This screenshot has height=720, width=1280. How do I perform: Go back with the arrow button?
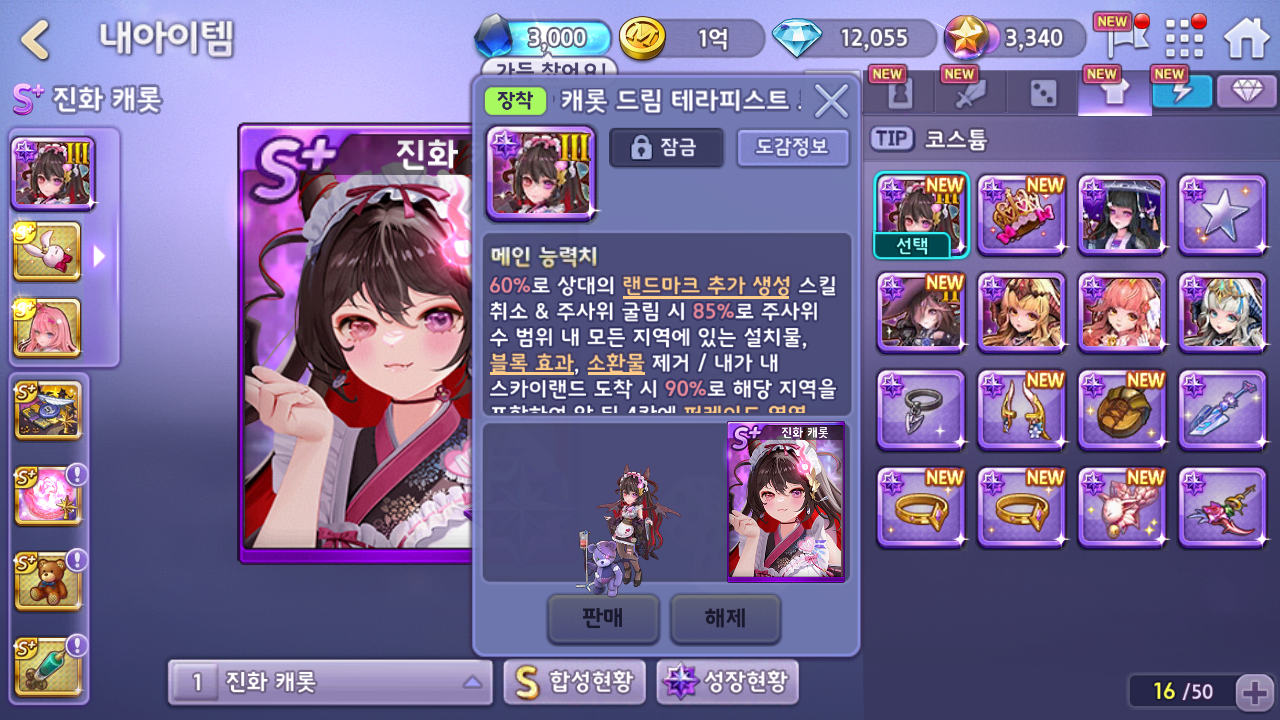click(x=37, y=40)
